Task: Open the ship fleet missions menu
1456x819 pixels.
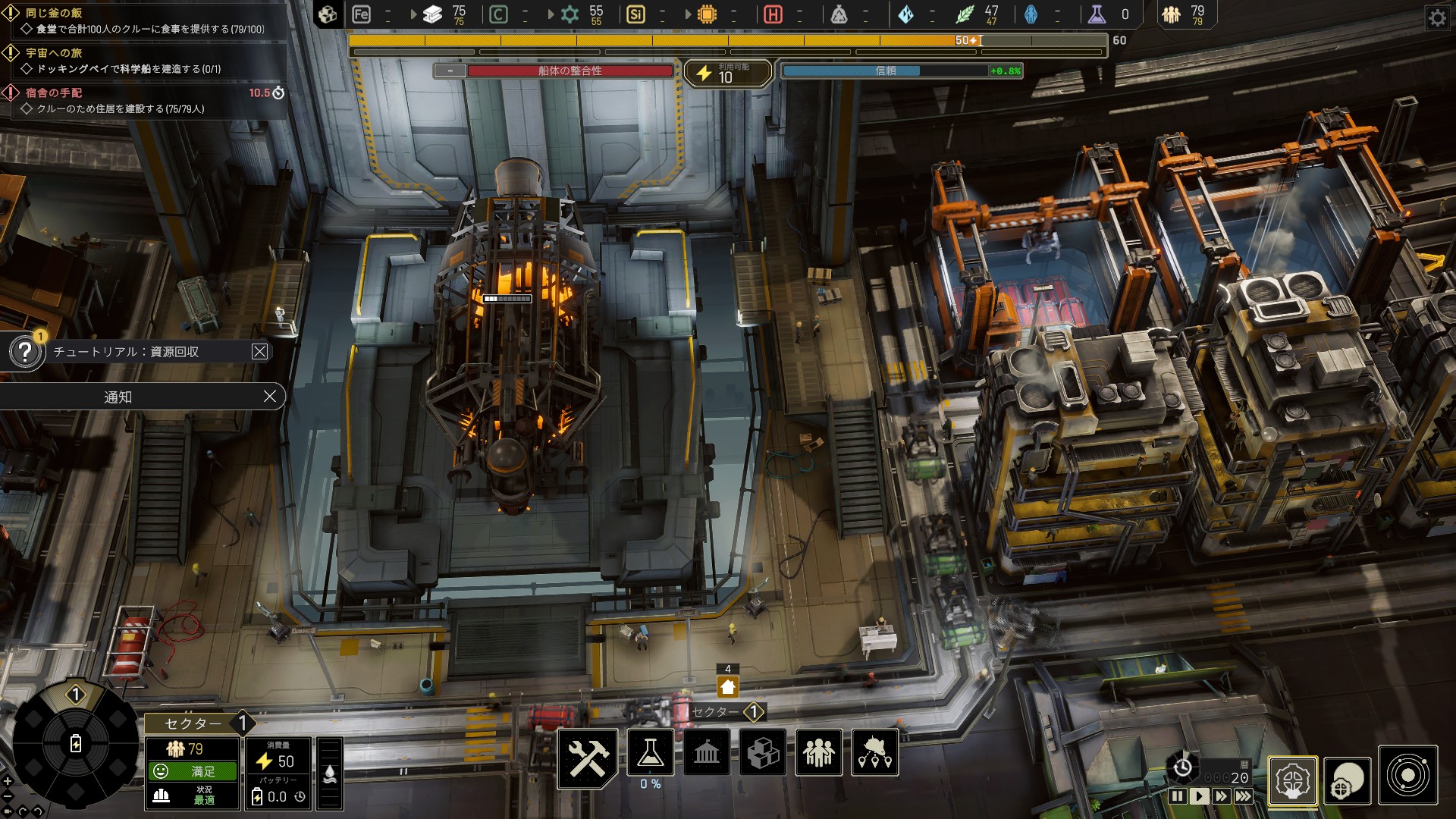Action: coord(875,753)
